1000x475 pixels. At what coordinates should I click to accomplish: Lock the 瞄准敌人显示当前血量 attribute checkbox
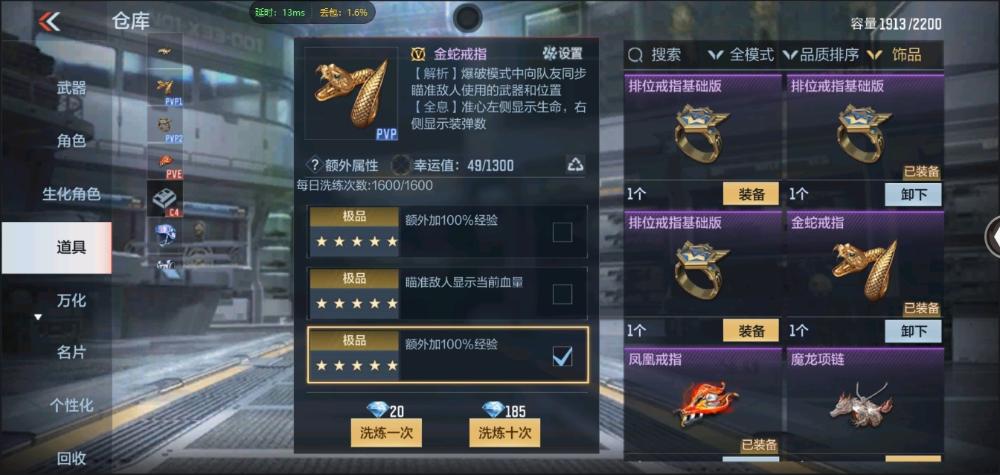click(562, 293)
